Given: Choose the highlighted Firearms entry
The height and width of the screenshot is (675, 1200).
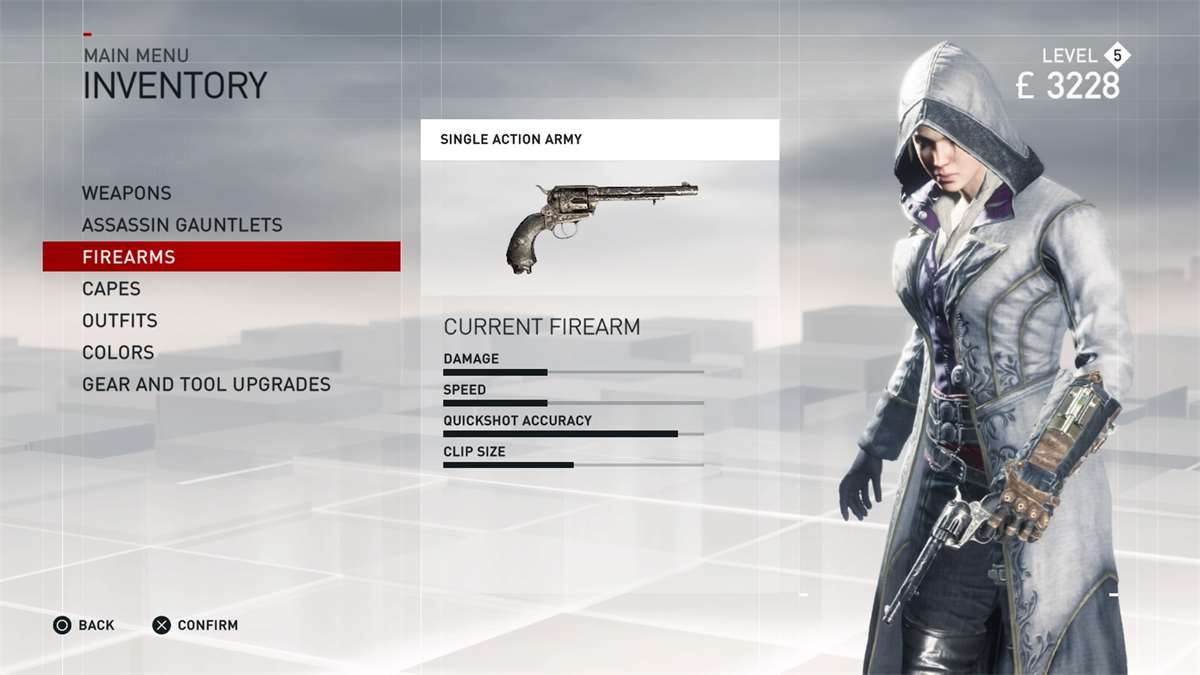Looking at the screenshot, I should [x=129, y=257].
